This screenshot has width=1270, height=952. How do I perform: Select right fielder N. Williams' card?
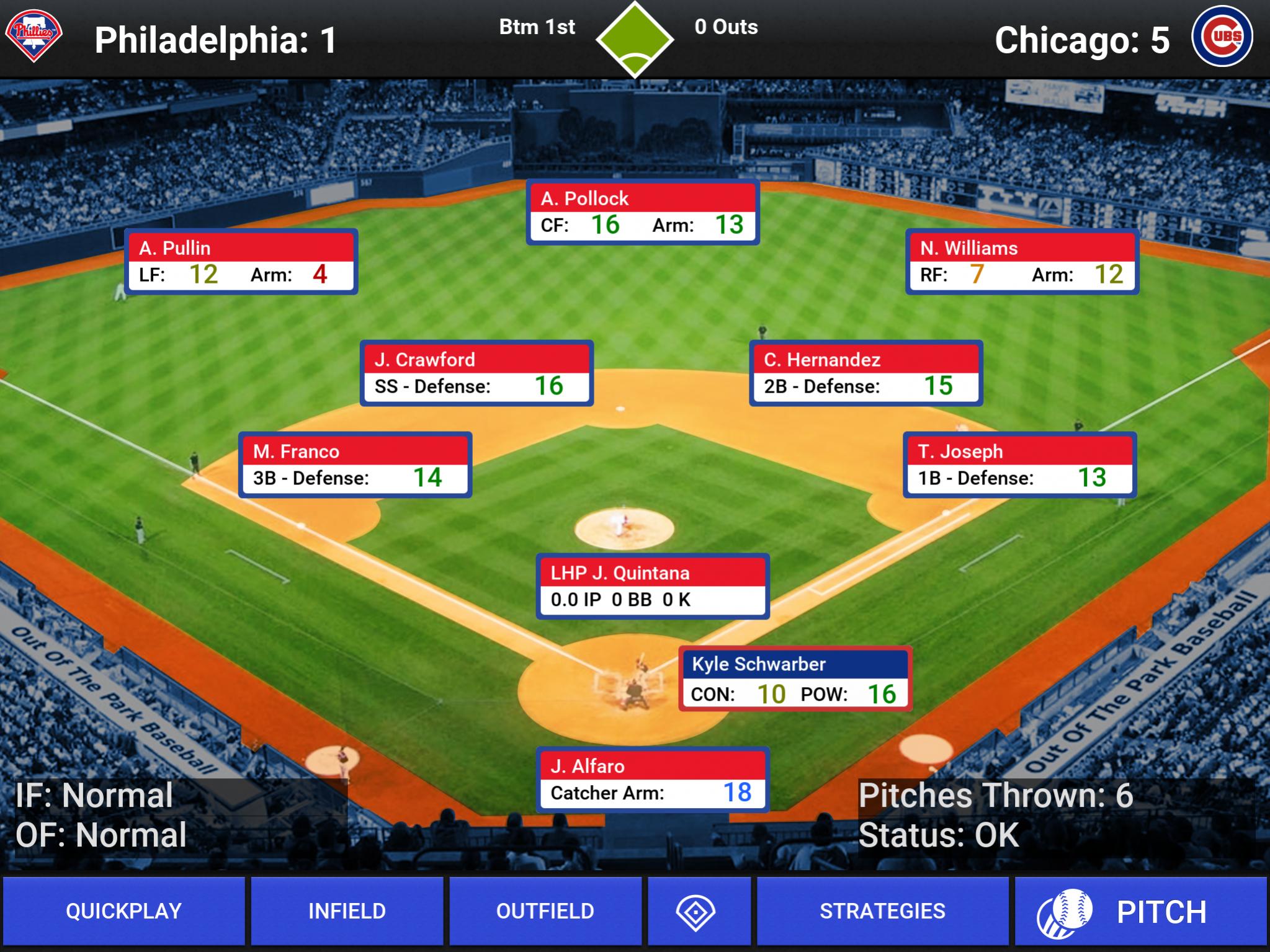click(x=1021, y=262)
